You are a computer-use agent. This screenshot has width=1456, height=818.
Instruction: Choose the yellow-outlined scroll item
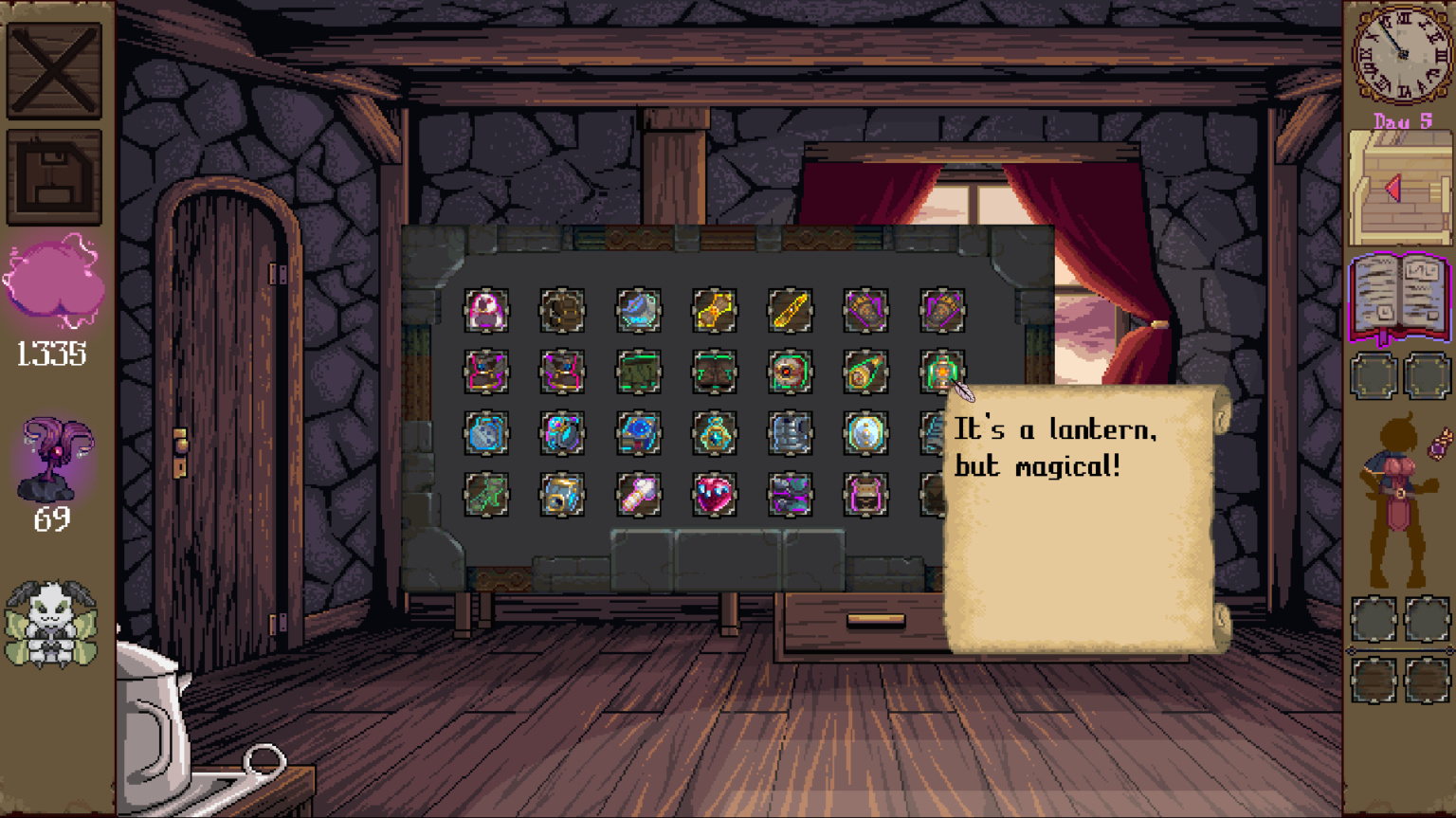714,311
